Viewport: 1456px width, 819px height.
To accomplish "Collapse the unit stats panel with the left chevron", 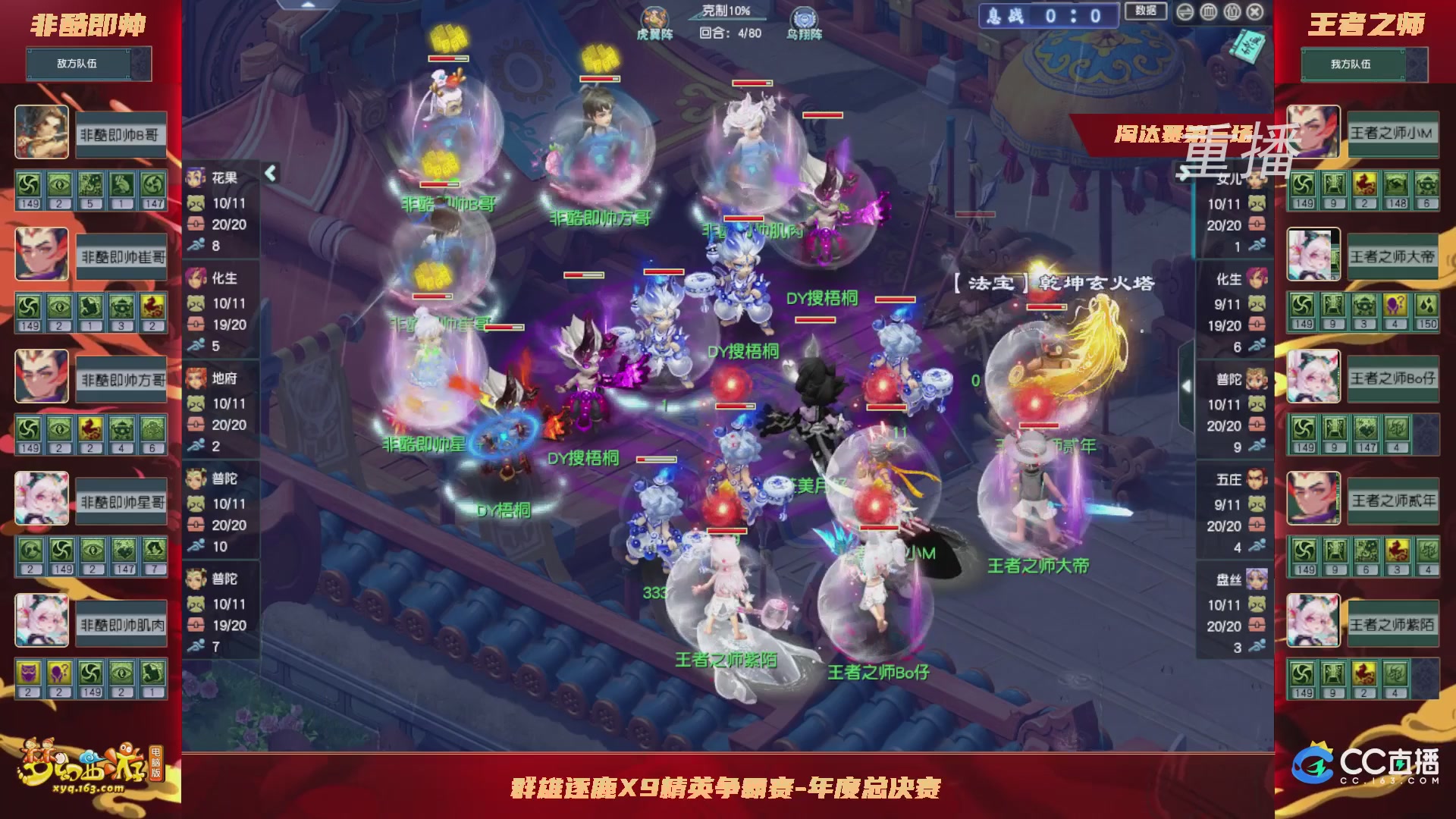I will pyautogui.click(x=268, y=173).
